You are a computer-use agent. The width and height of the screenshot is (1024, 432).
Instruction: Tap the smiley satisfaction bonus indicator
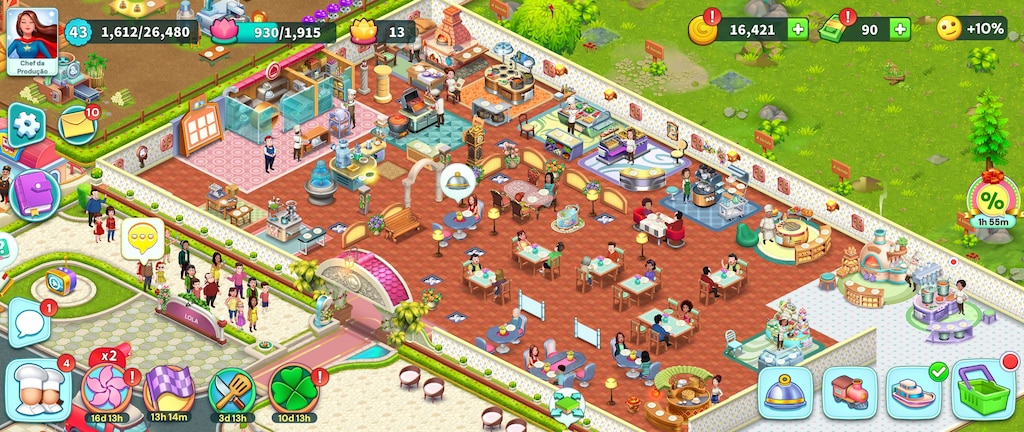click(949, 29)
